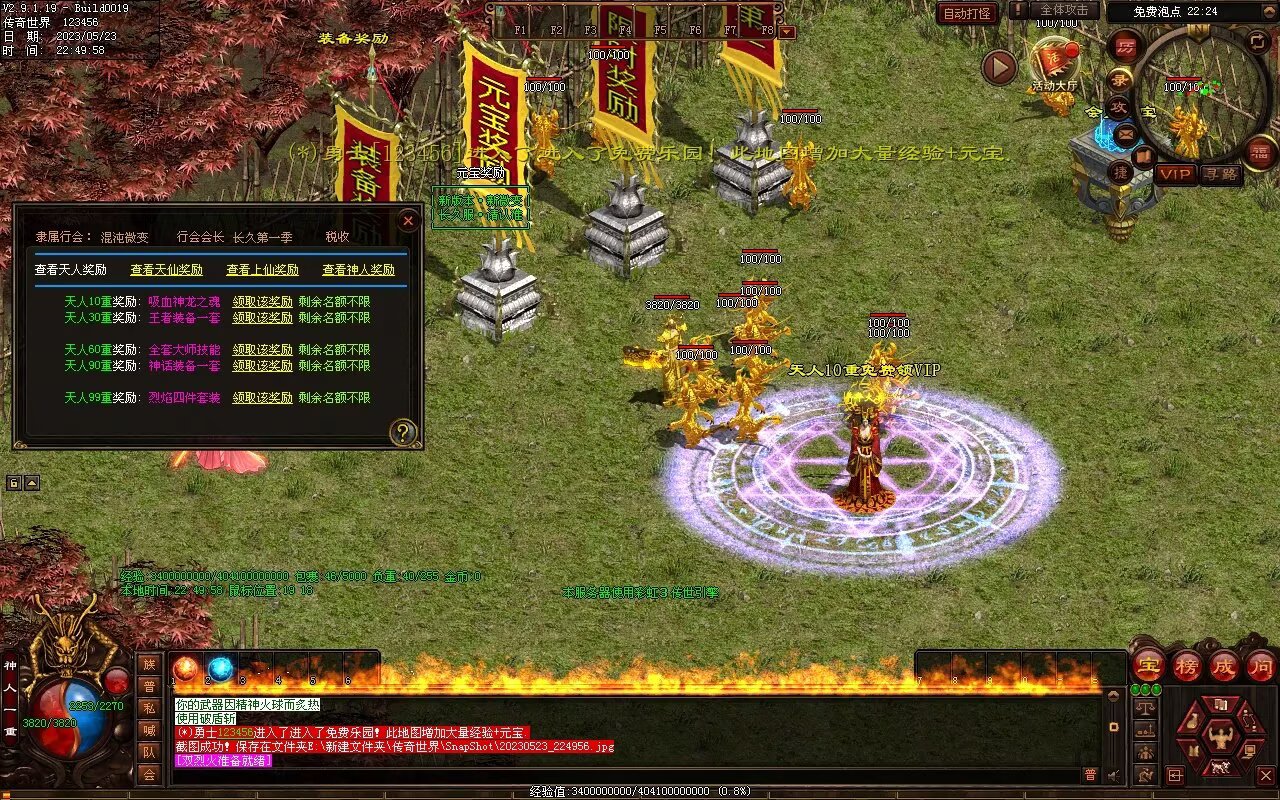Close the guild reward dialog
The height and width of the screenshot is (800, 1280).
(408, 220)
